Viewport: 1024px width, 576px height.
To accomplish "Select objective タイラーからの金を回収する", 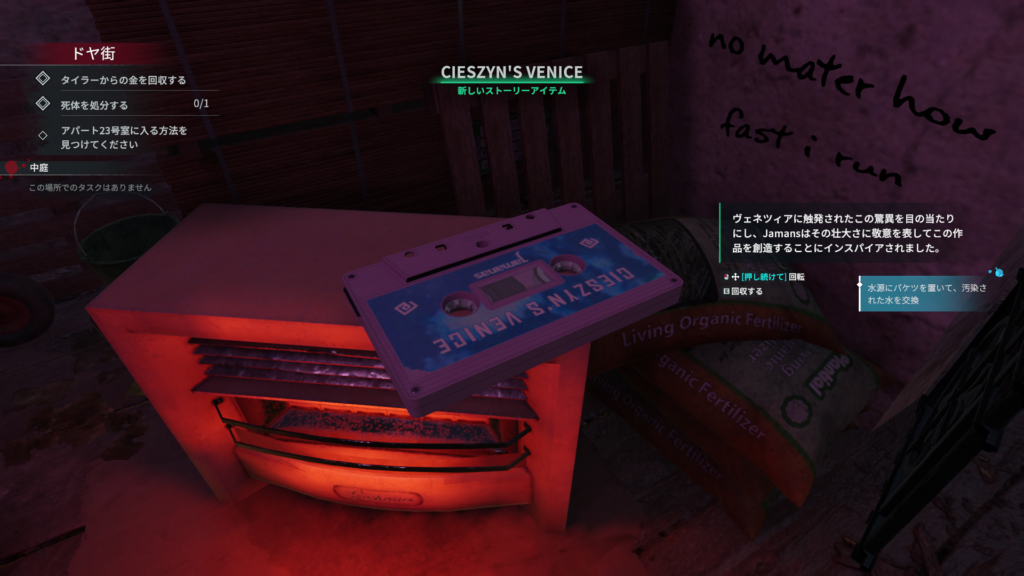I will point(123,79).
